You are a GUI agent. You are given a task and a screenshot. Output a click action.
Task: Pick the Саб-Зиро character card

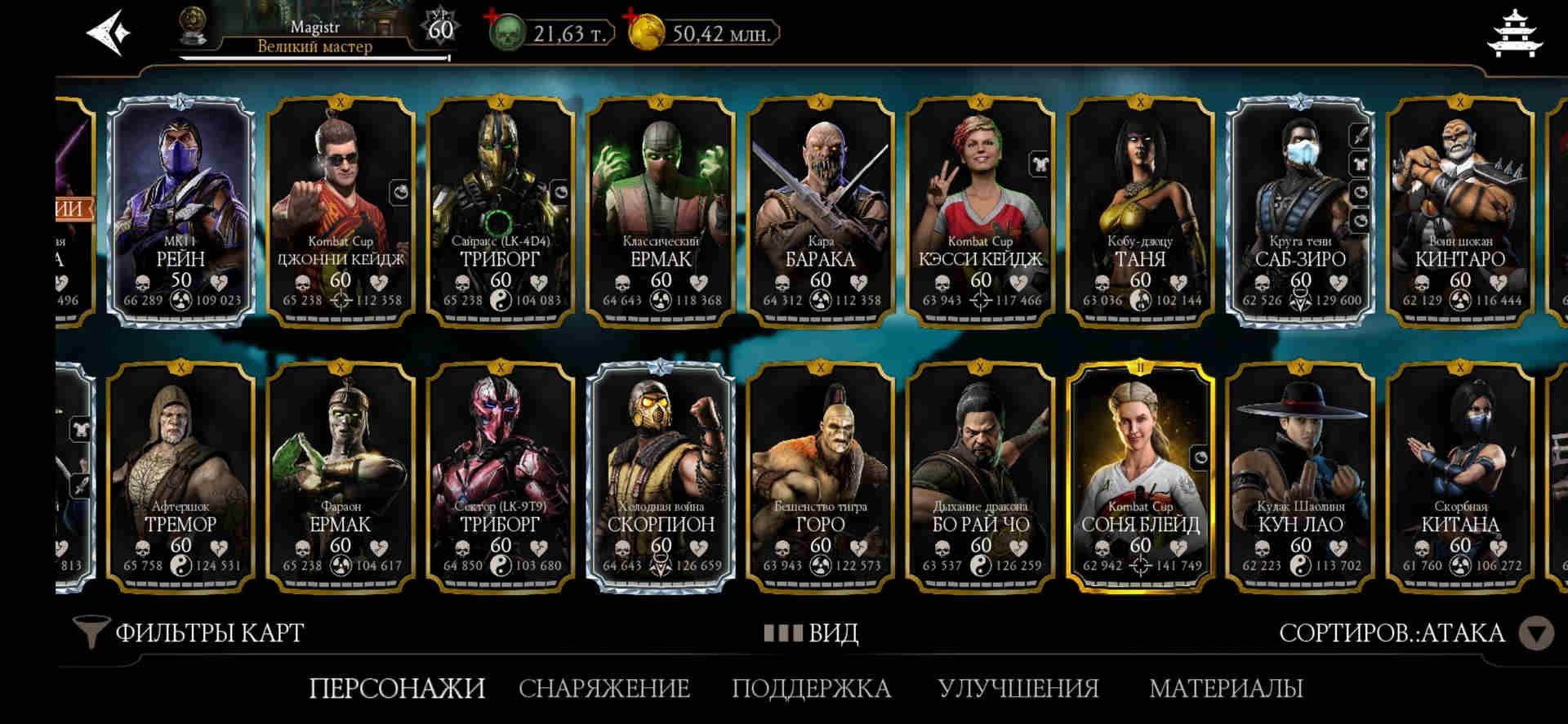tap(1300, 211)
